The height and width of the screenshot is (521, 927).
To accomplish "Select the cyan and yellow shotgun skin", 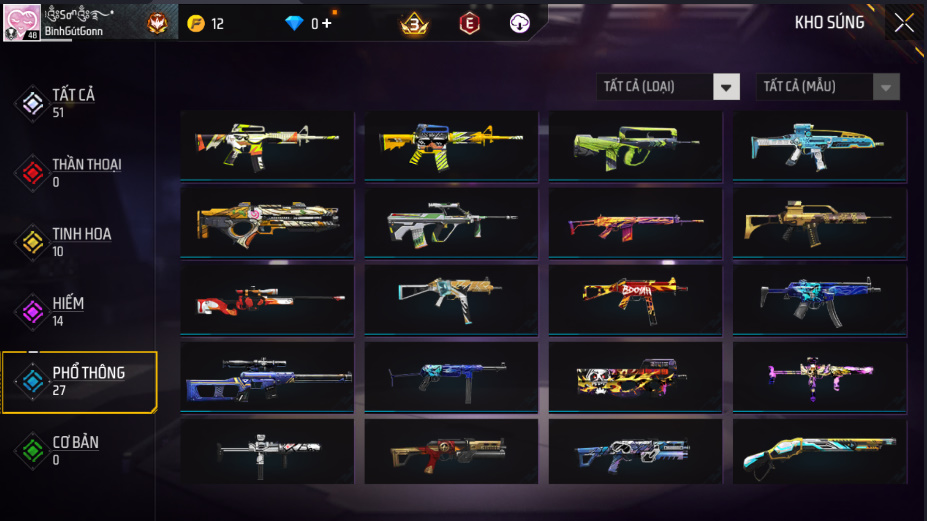I will [x=819, y=453].
